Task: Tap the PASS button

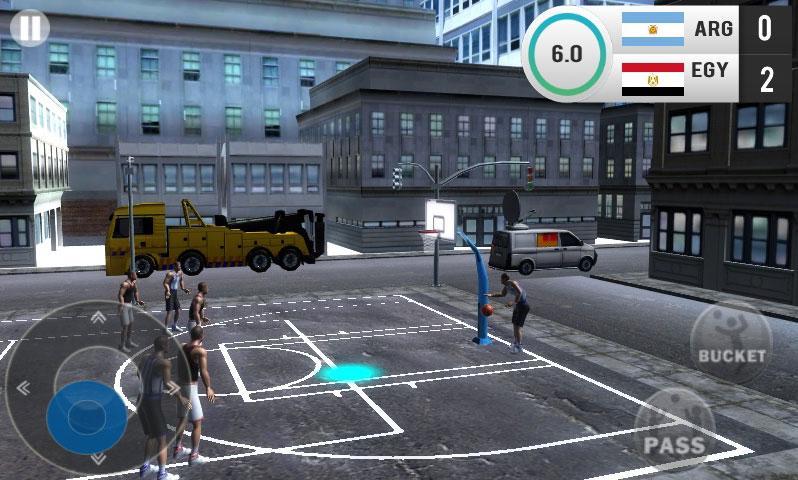Action: click(x=675, y=429)
